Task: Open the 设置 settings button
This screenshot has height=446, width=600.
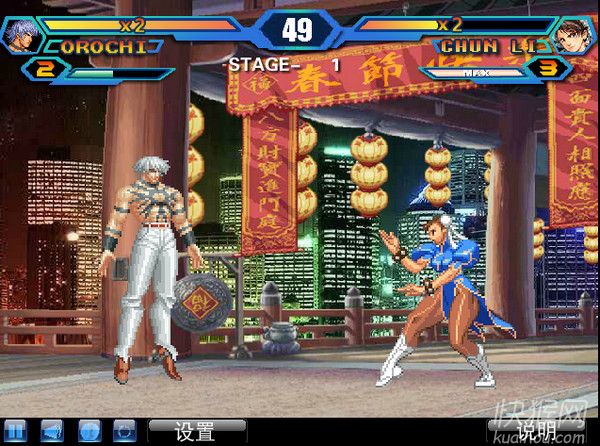Action: pos(197,431)
